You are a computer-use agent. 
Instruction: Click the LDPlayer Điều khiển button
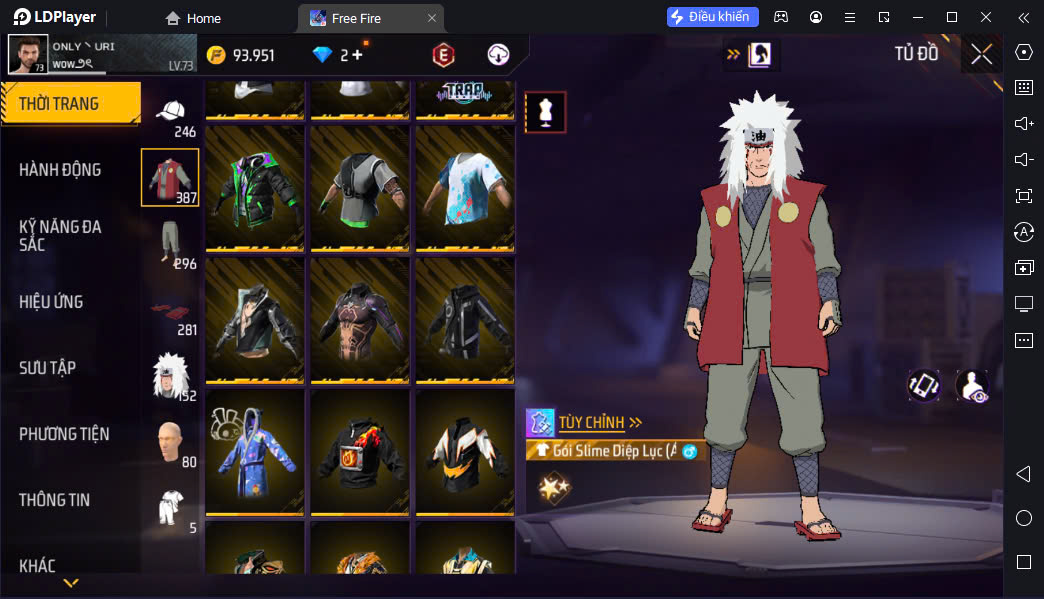(x=713, y=17)
